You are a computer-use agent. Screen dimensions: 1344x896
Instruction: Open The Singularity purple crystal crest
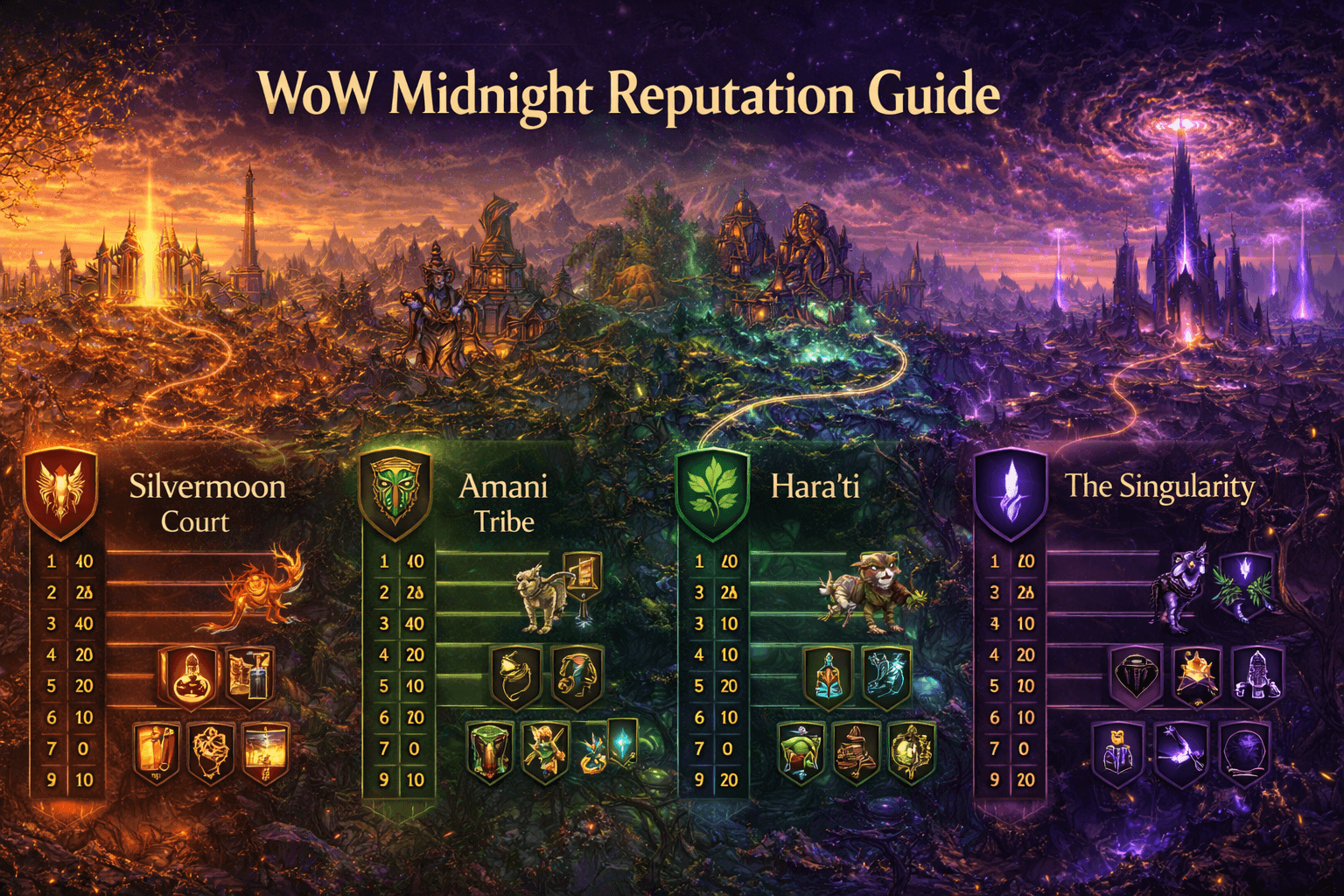coord(1010,493)
